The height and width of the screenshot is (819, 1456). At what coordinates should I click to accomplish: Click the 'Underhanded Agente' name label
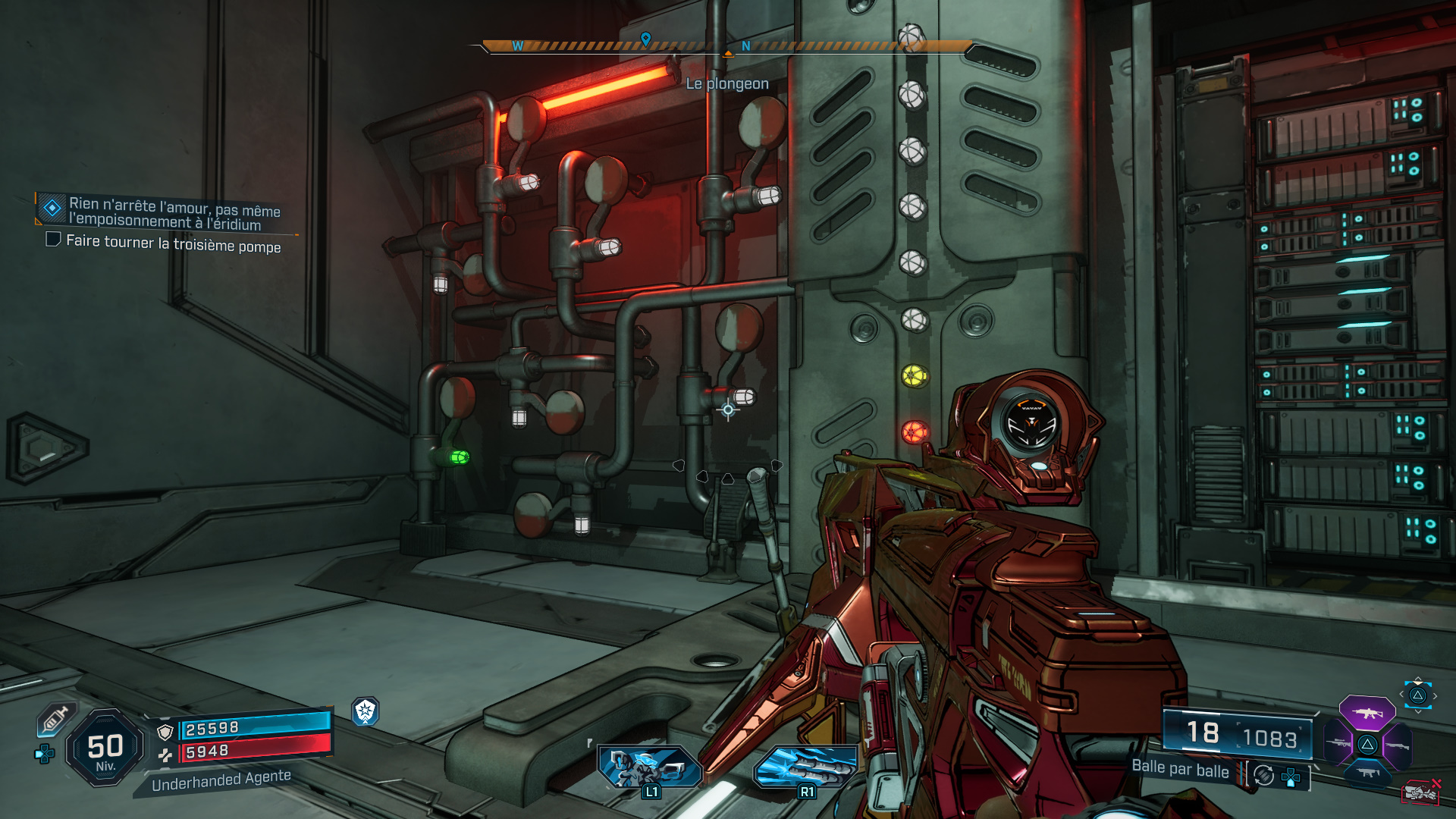pyautogui.click(x=221, y=781)
